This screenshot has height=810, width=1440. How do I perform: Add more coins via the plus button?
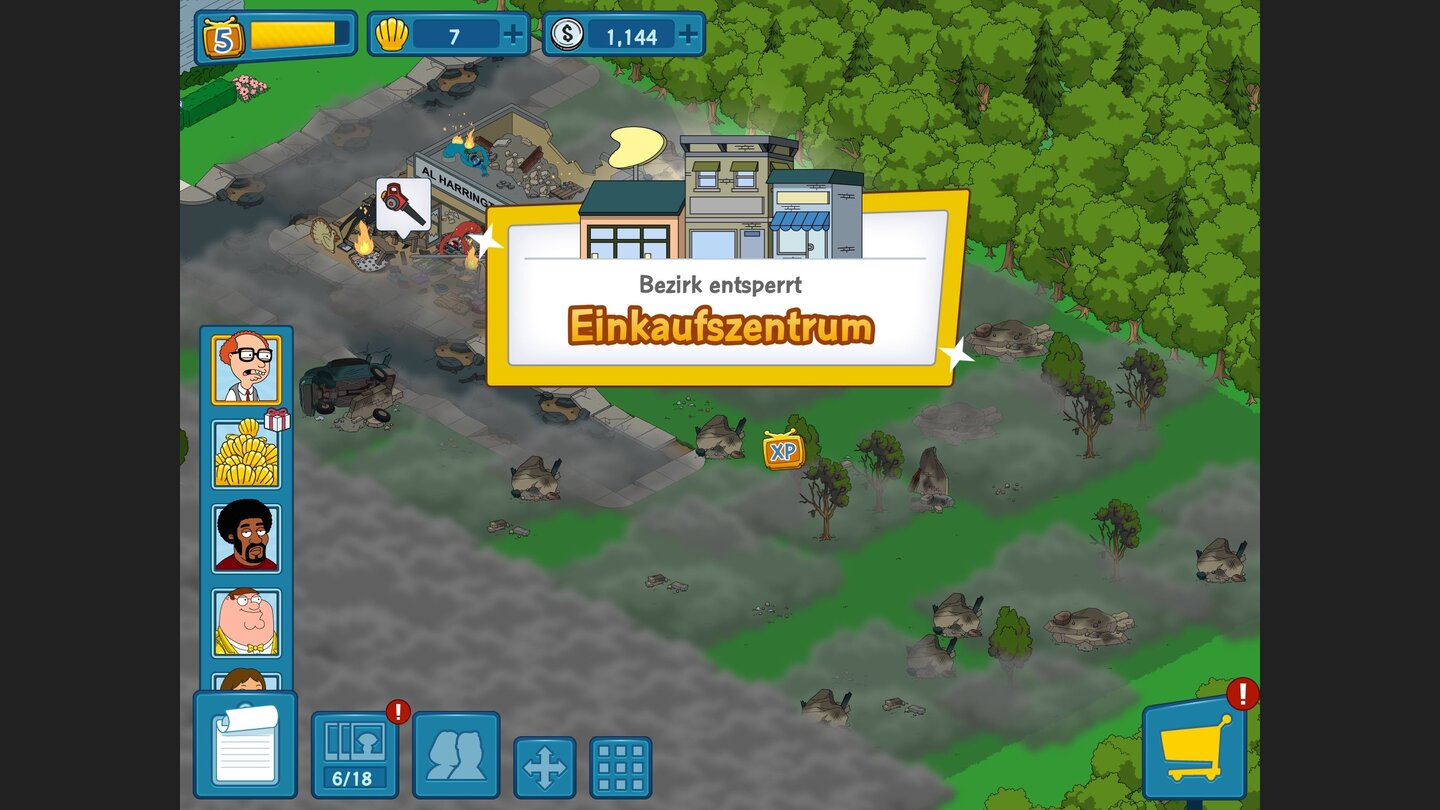tap(686, 35)
